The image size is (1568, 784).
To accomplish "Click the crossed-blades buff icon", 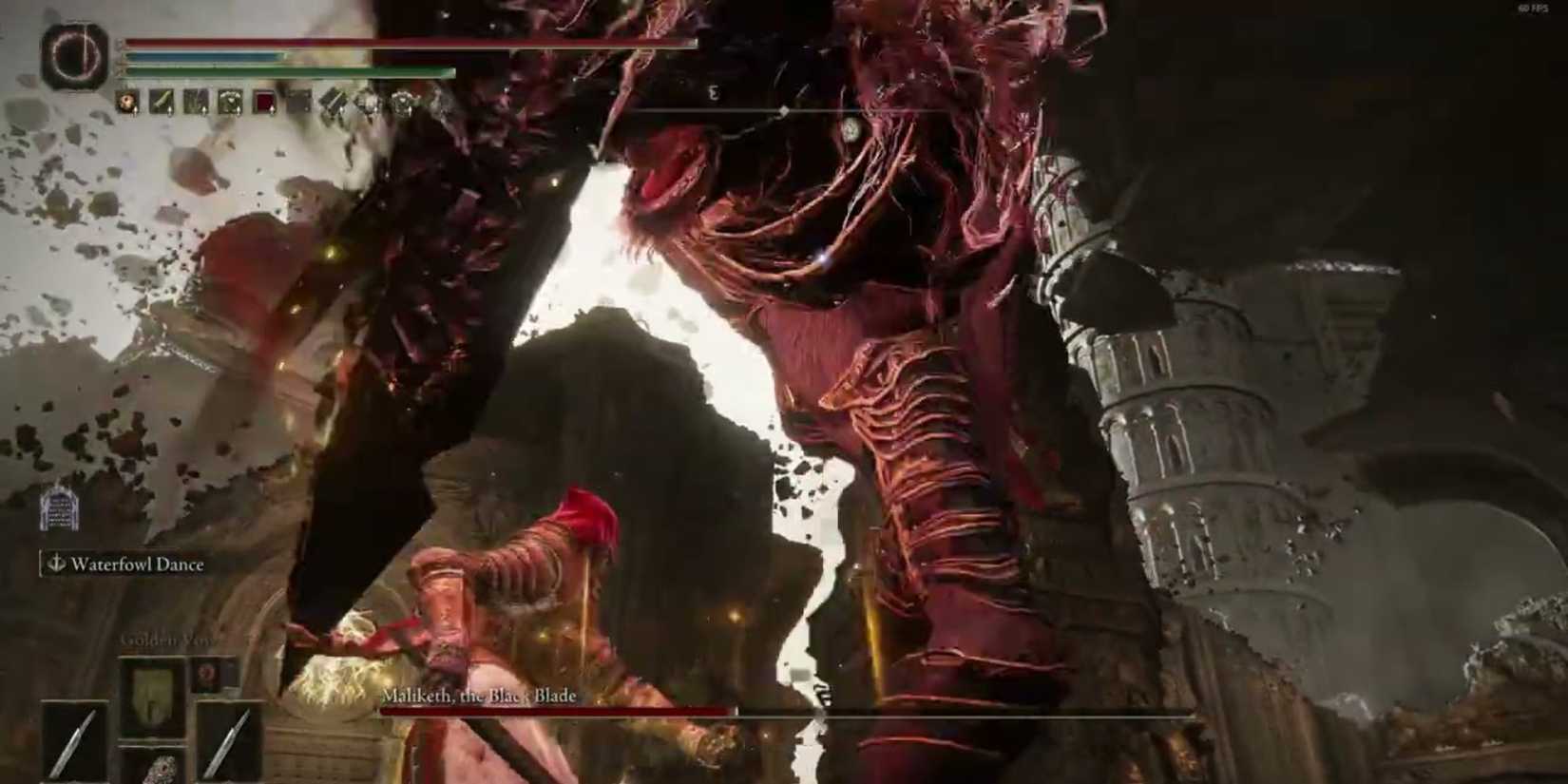I will (x=331, y=102).
